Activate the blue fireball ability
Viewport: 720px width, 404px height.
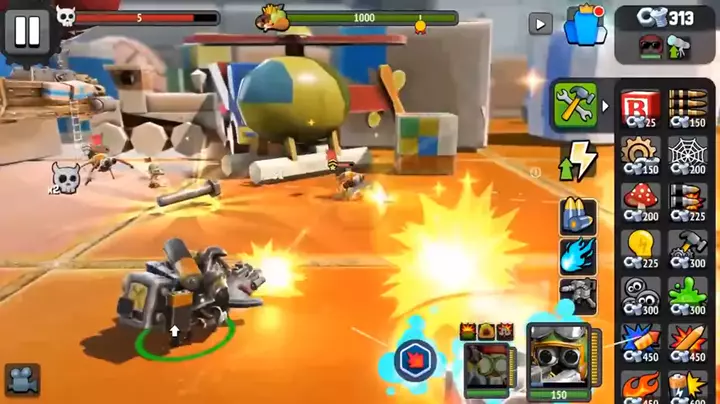578,254
